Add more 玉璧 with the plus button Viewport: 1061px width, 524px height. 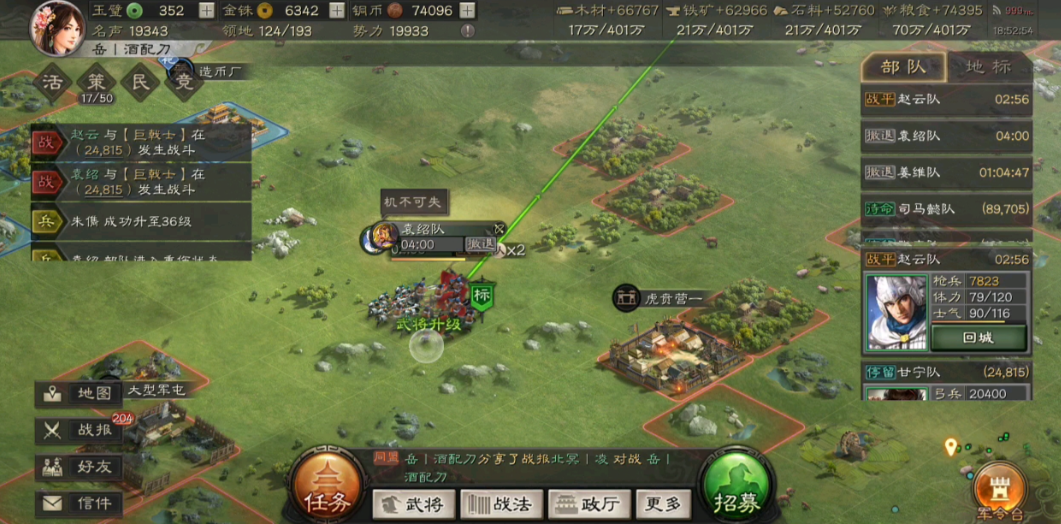click(x=206, y=11)
